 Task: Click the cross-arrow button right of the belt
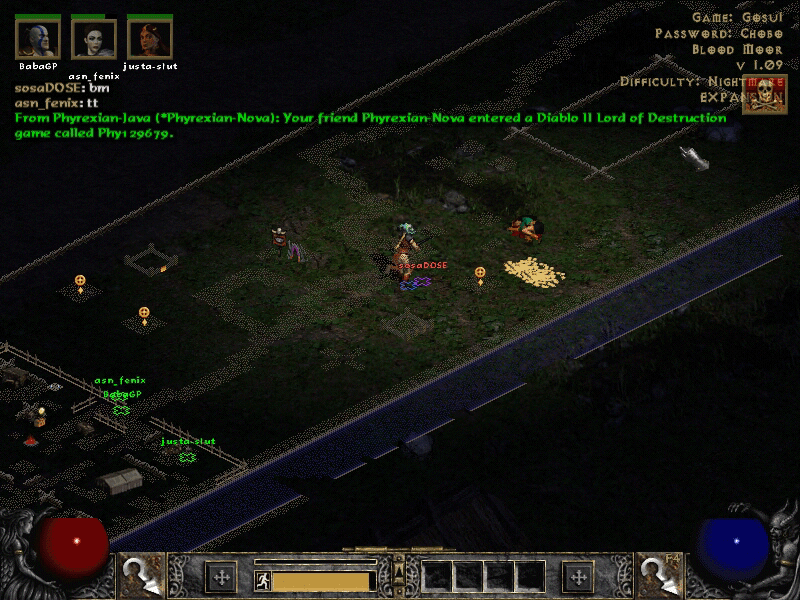tap(578, 577)
